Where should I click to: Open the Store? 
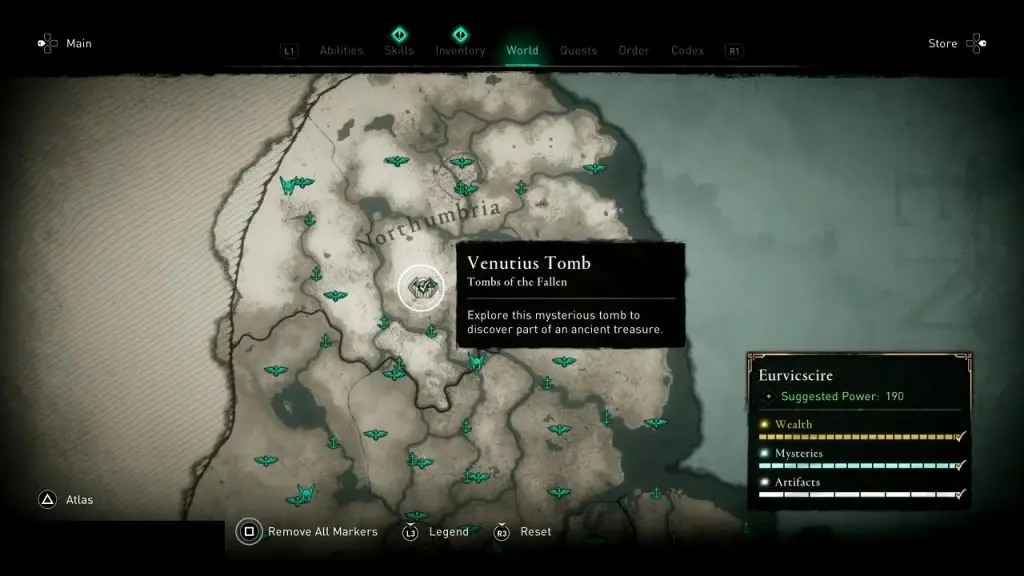pos(943,44)
